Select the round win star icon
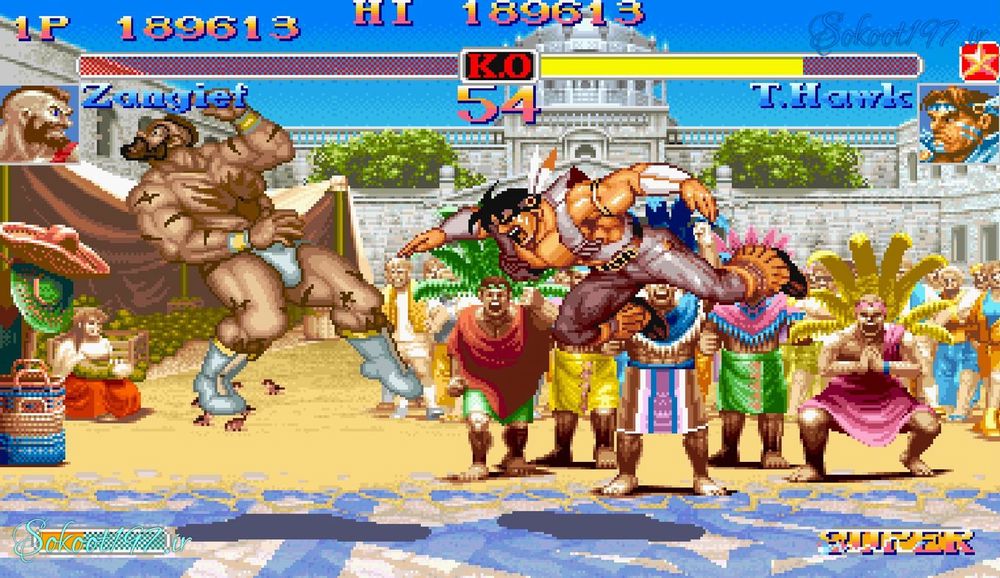Screen dimensions: 1000x578 [972, 60]
